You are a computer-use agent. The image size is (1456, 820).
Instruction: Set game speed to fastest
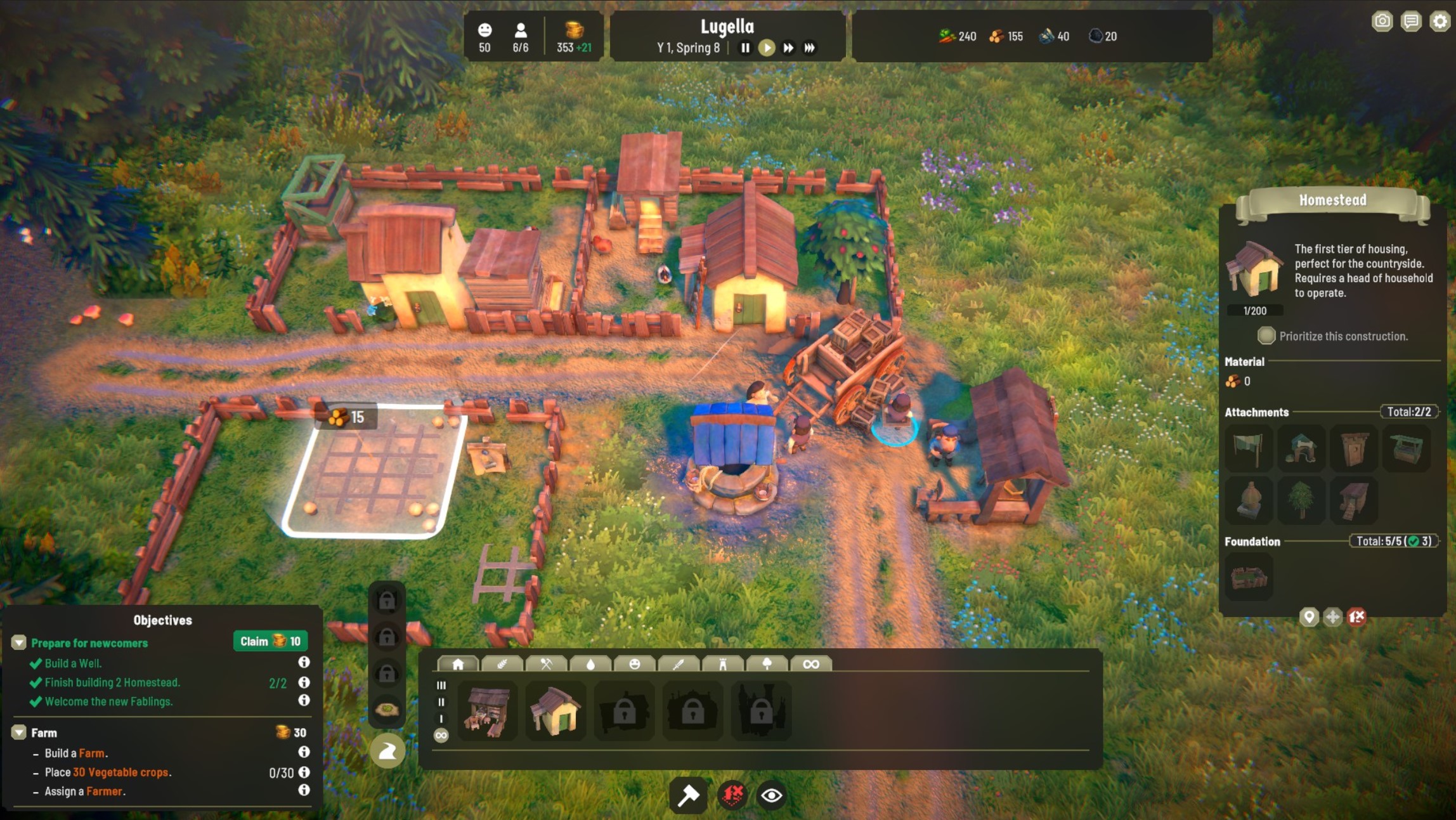[x=810, y=48]
